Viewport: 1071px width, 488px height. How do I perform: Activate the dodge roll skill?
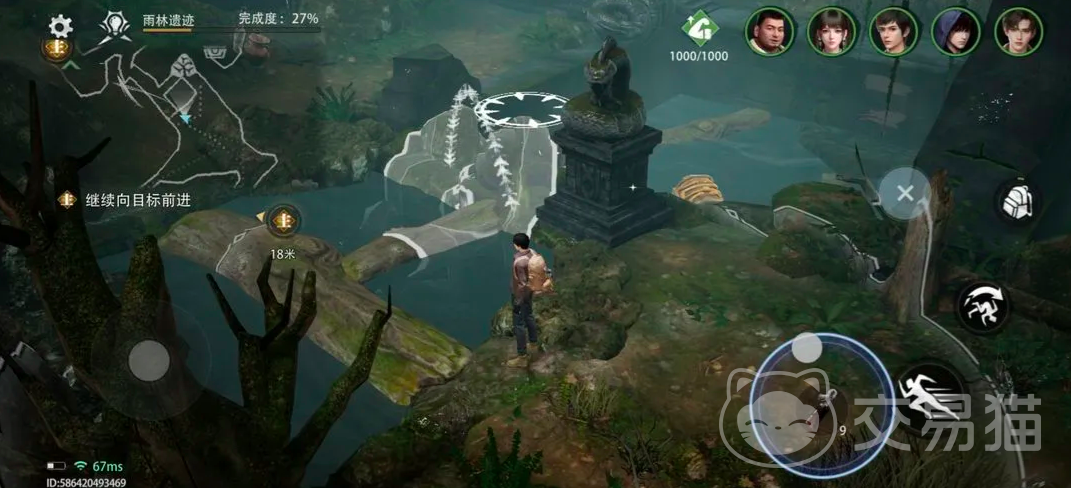(x=981, y=306)
